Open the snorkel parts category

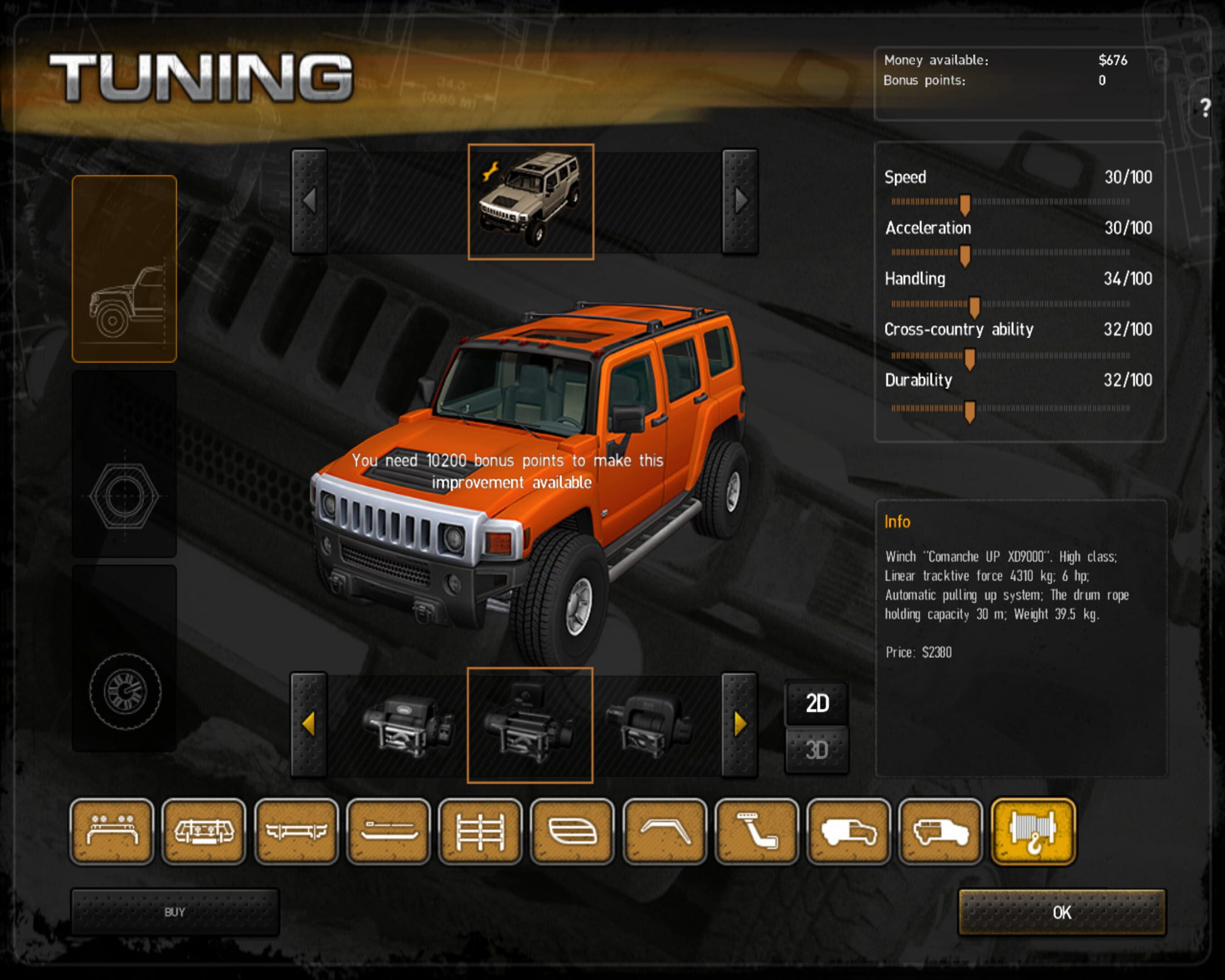(x=757, y=832)
